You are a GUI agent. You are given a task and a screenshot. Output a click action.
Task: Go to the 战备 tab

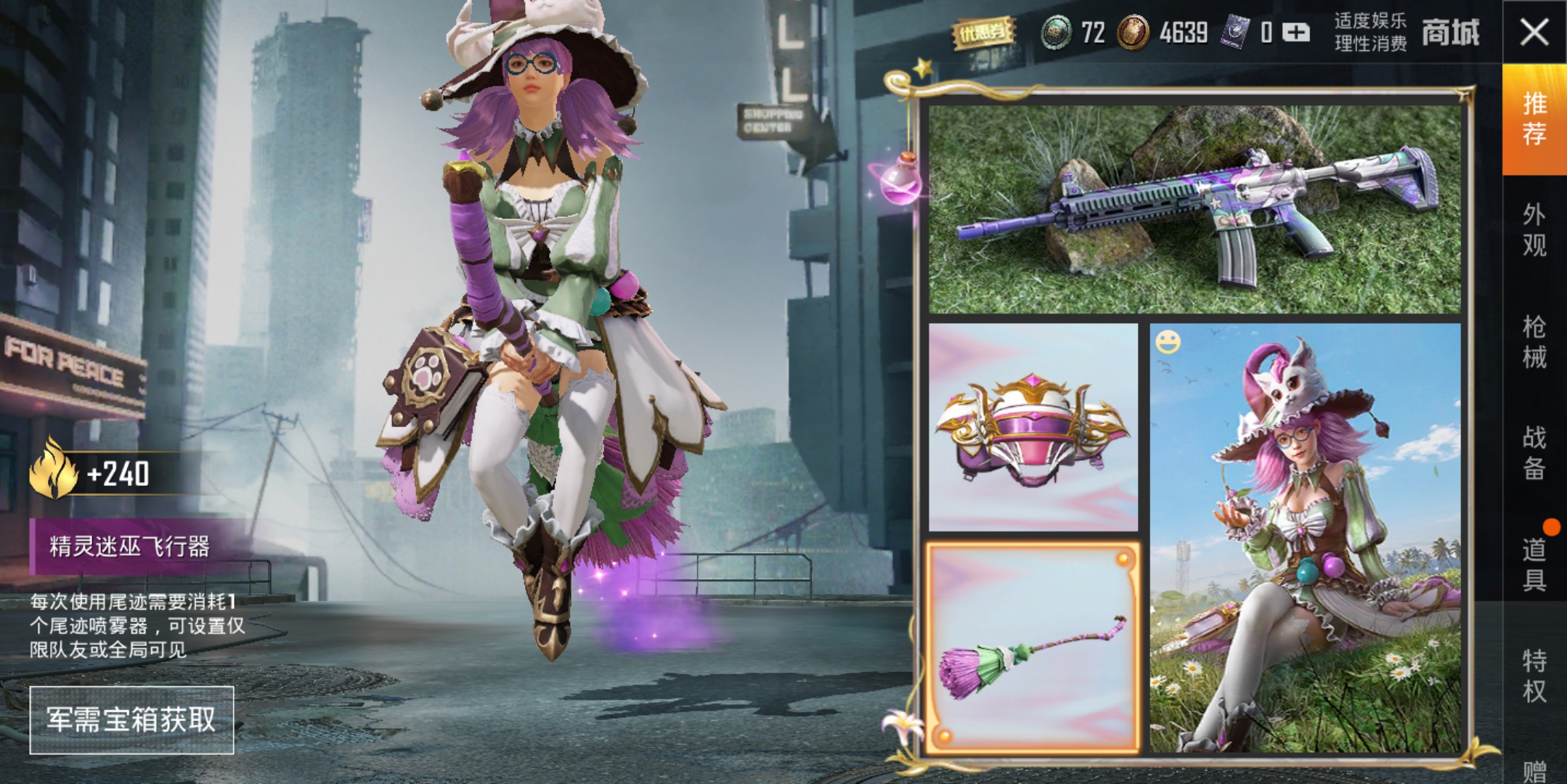click(1534, 453)
